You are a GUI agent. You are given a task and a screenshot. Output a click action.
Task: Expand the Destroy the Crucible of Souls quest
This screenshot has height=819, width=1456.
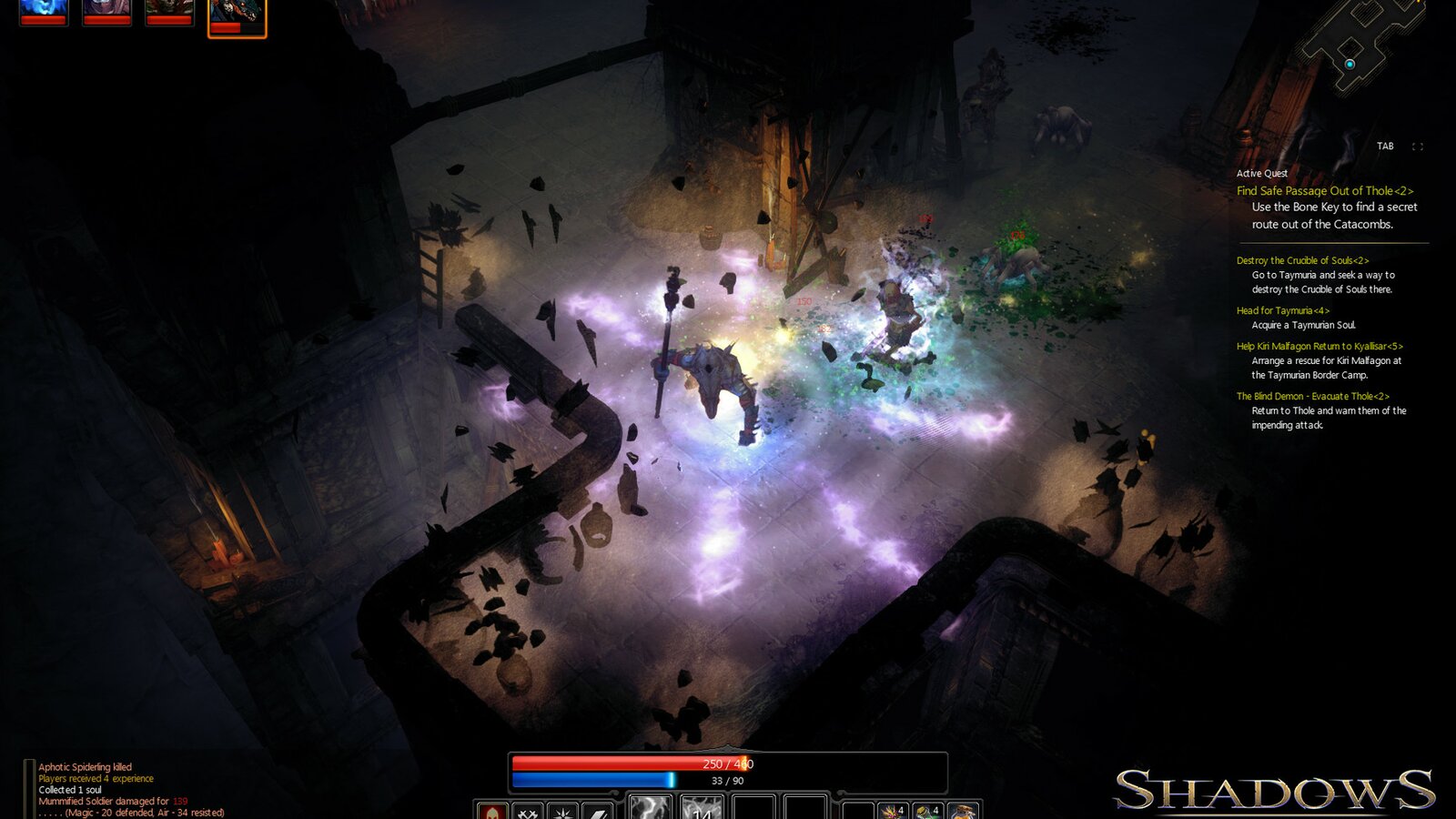pyautogui.click(x=1303, y=259)
